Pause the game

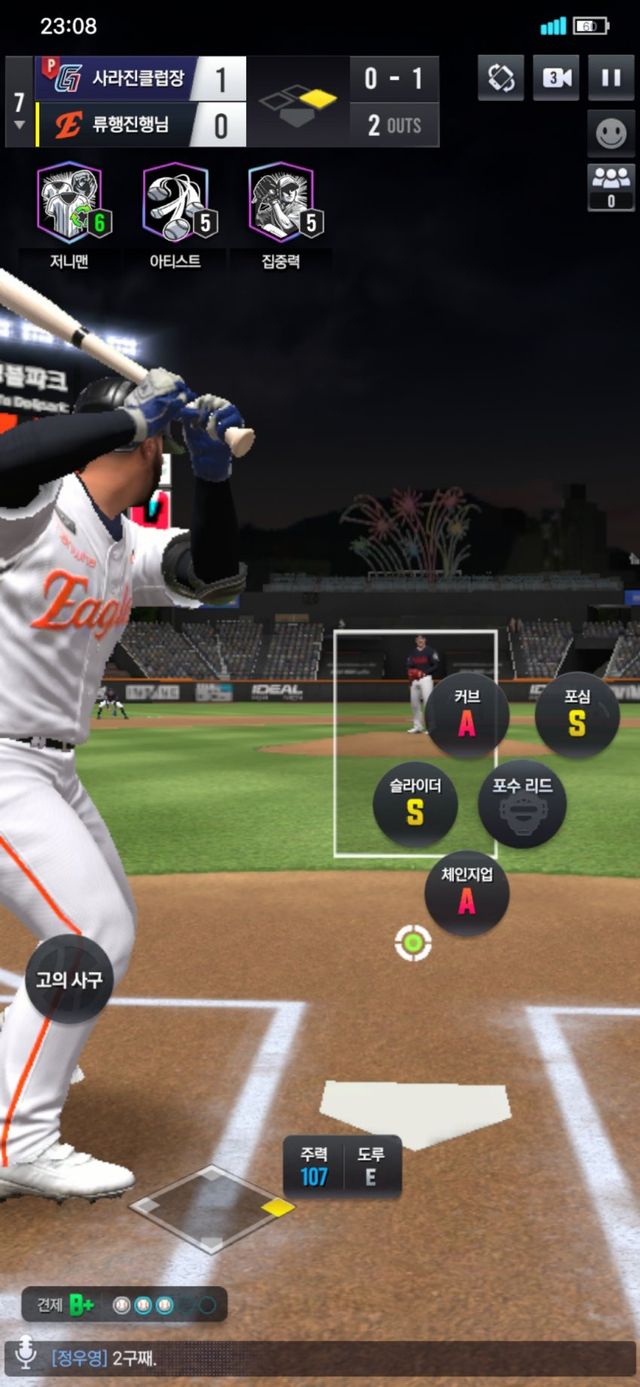coord(610,78)
